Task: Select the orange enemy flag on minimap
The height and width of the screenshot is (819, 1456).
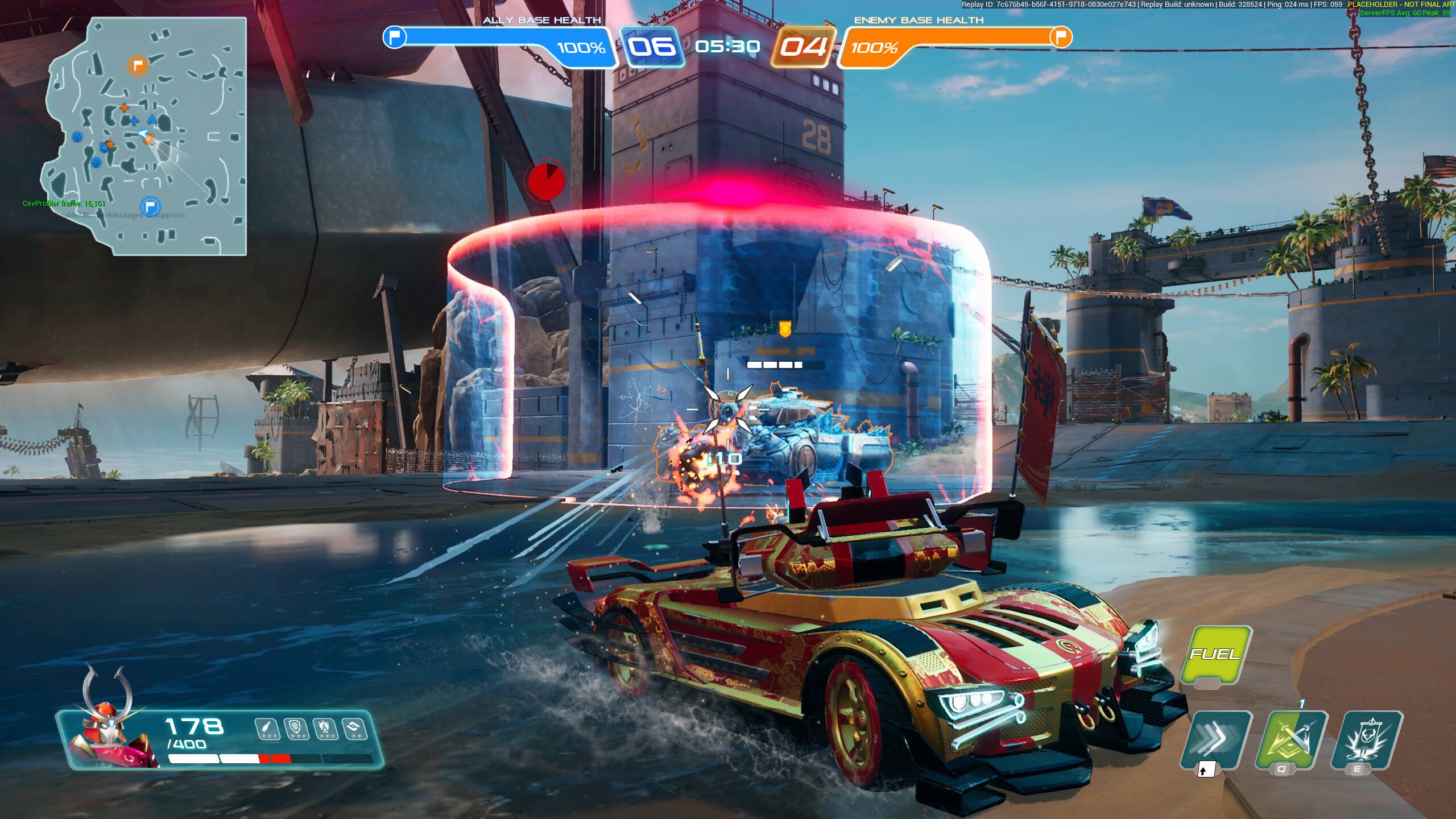Action: pyautogui.click(x=137, y=66)
